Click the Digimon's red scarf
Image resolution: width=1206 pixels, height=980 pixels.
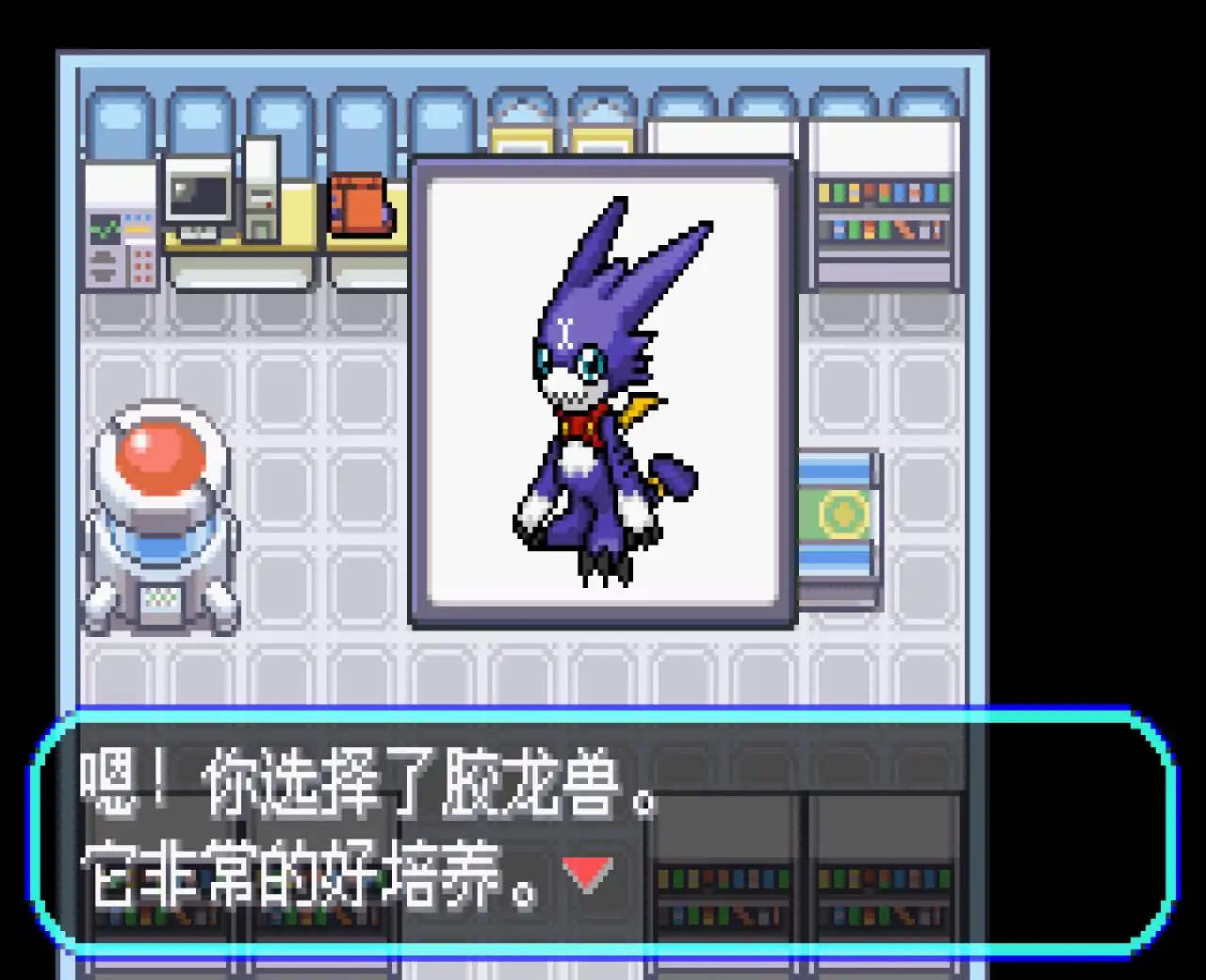(x=578, y=422)
